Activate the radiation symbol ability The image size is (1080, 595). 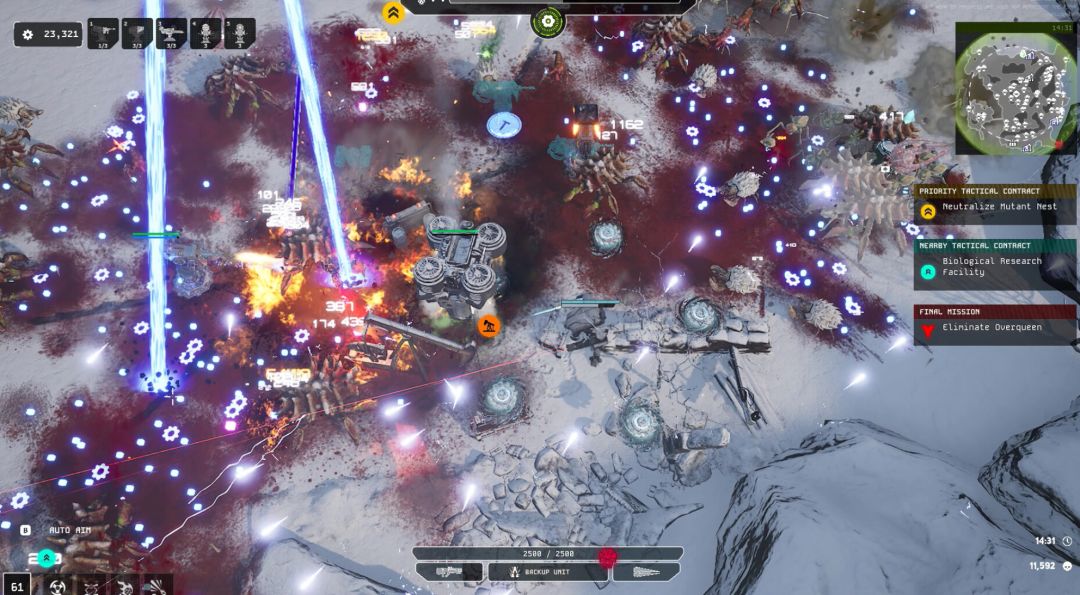58,586
